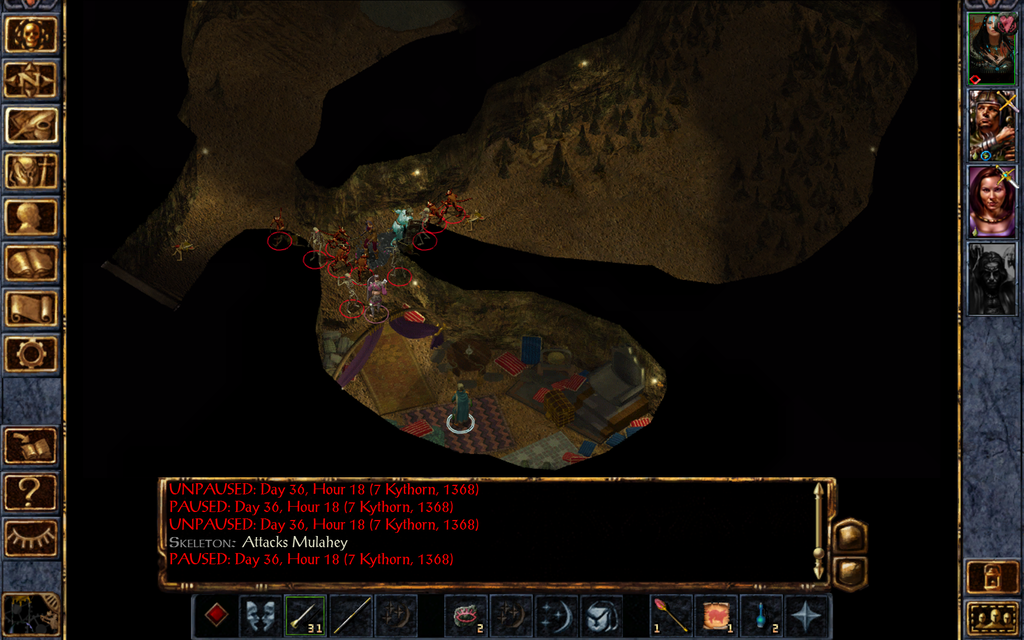Click the question mark help button
The image size is (1024, 640).
pos(31,492)
